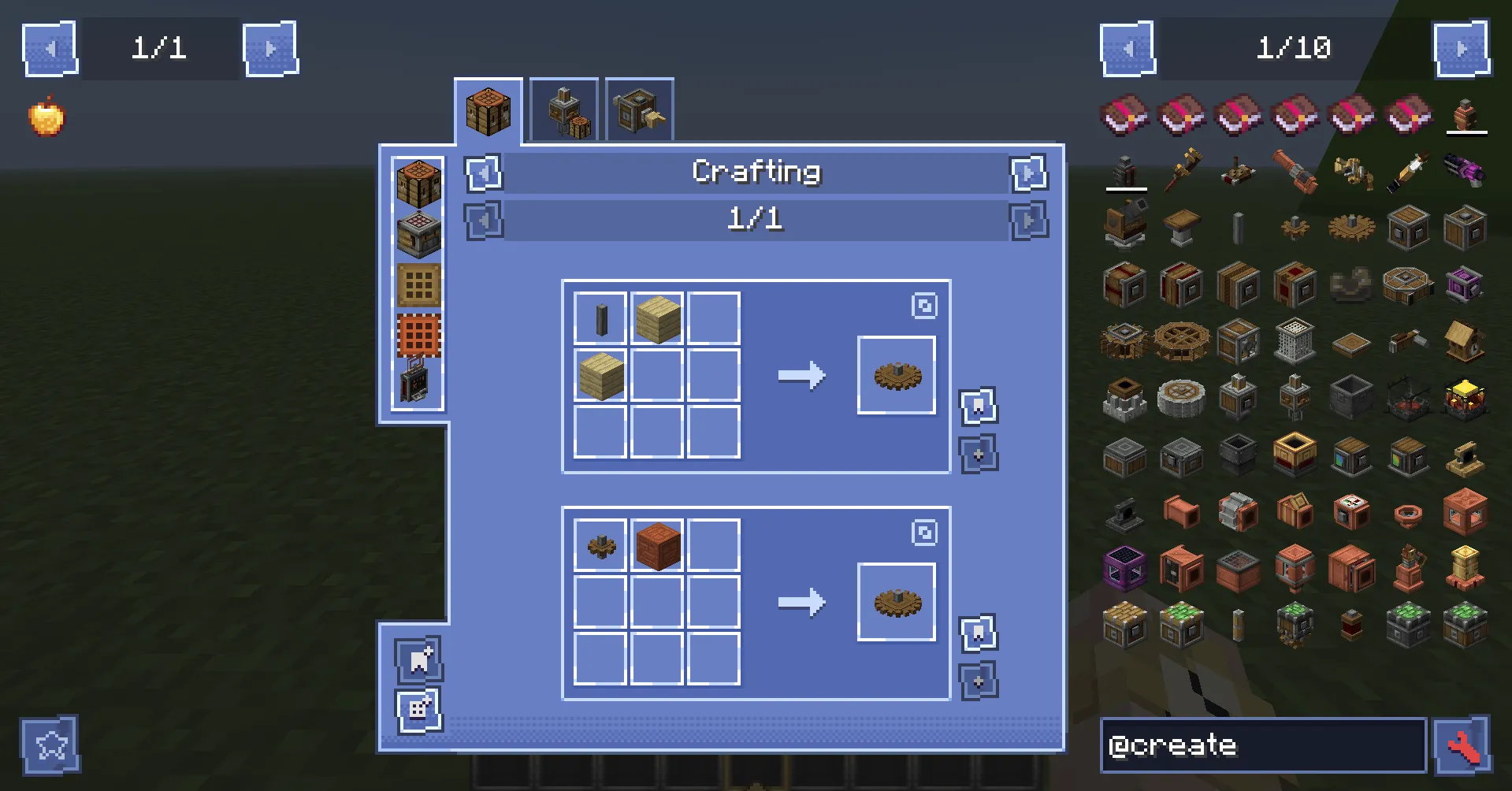
Task: Click the @create search field
Action: [x=1261, y=745]
